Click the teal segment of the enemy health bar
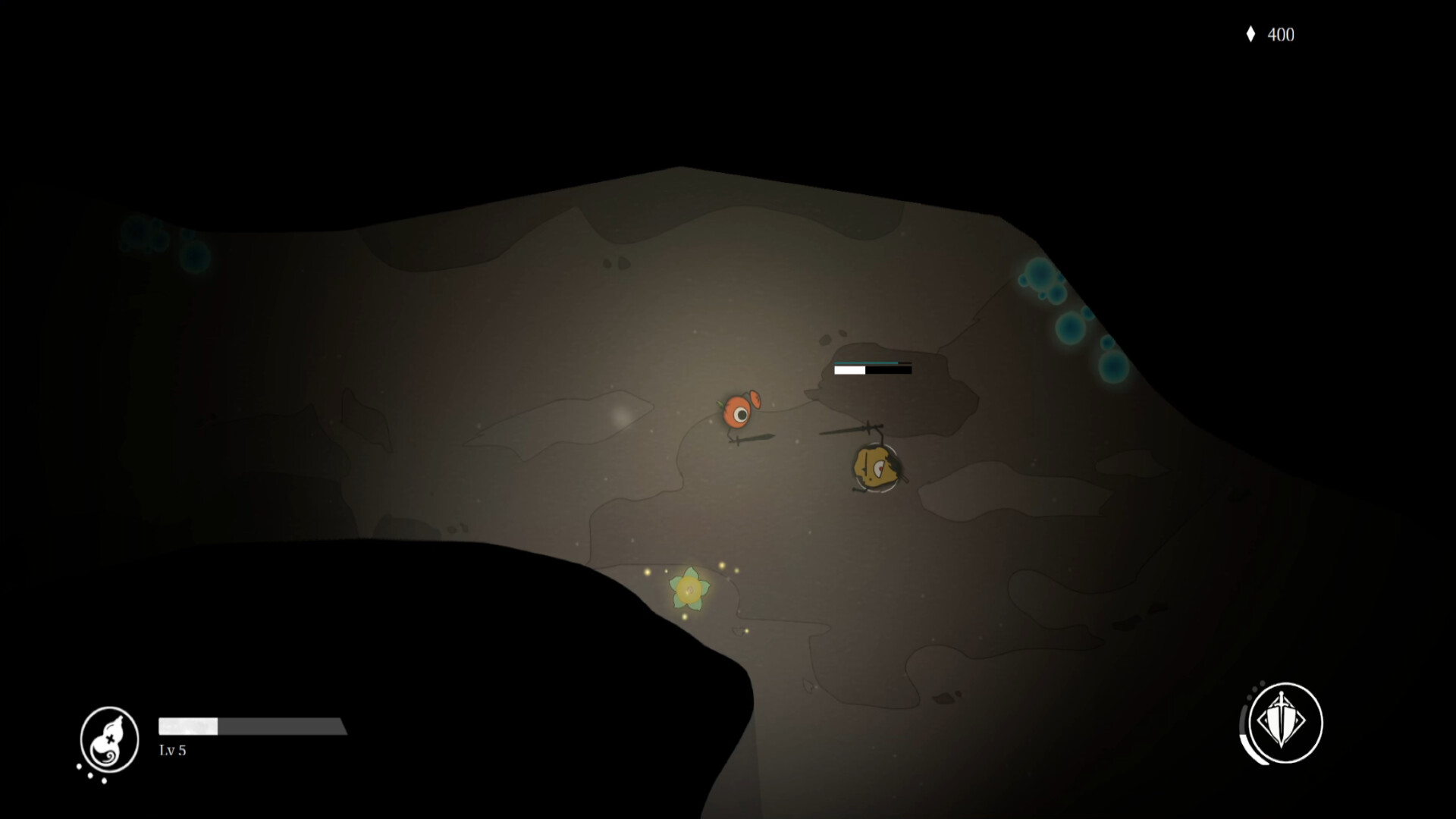1456x819 pixels. [864, 362]
